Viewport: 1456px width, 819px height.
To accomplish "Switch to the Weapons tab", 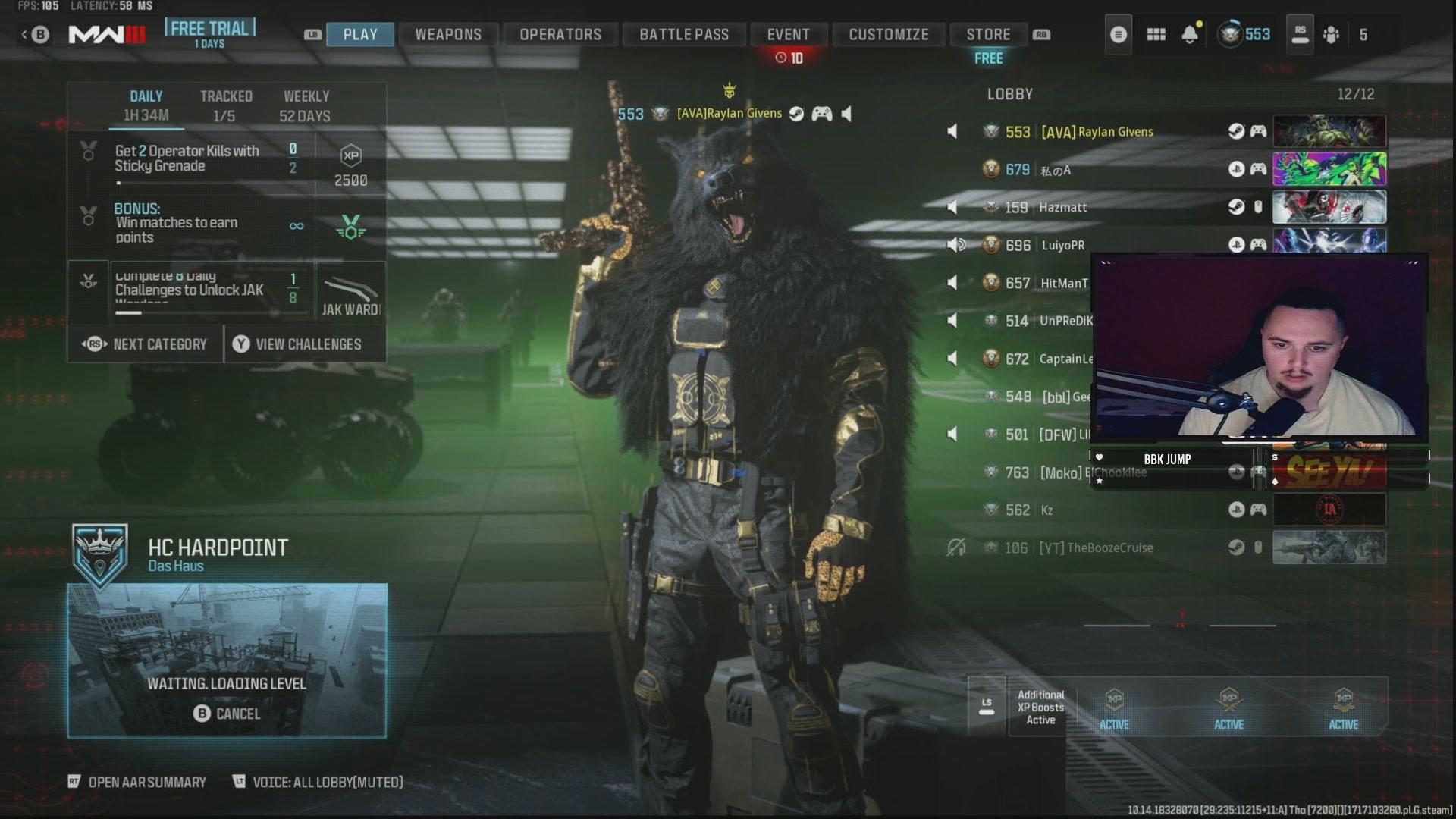I will click(447, 34).
